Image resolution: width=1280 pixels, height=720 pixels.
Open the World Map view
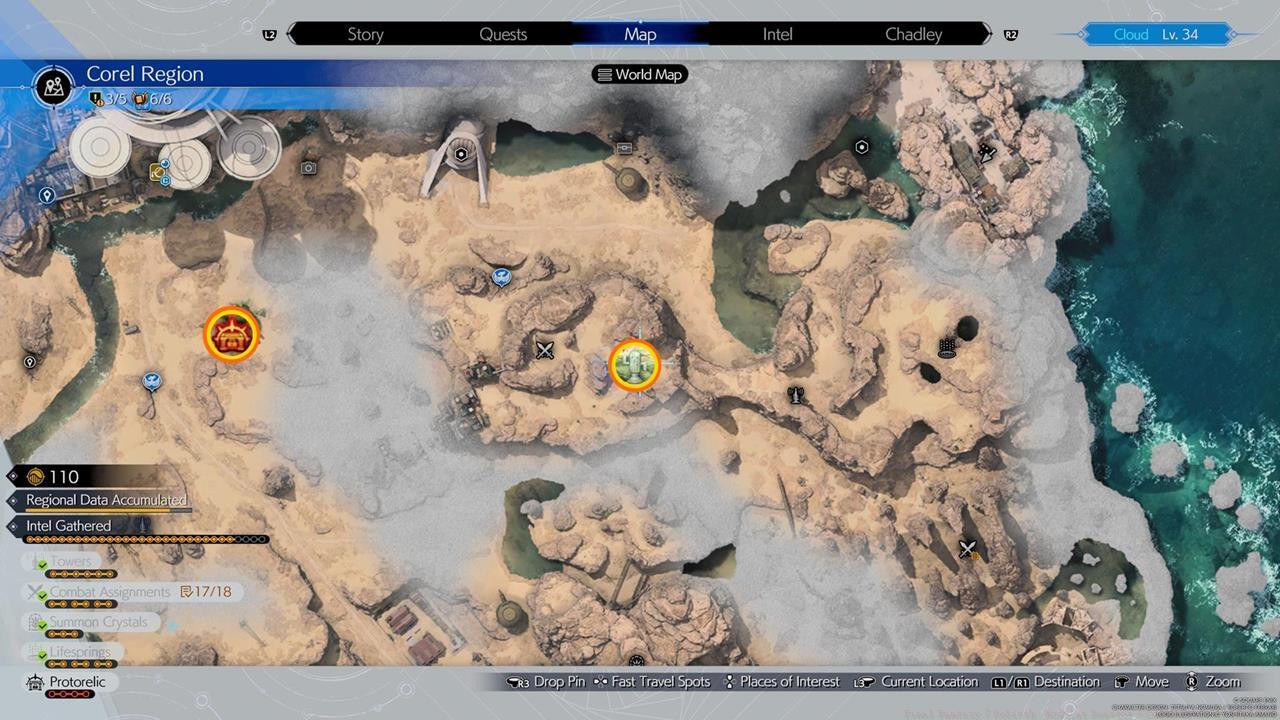coord(640,74)
